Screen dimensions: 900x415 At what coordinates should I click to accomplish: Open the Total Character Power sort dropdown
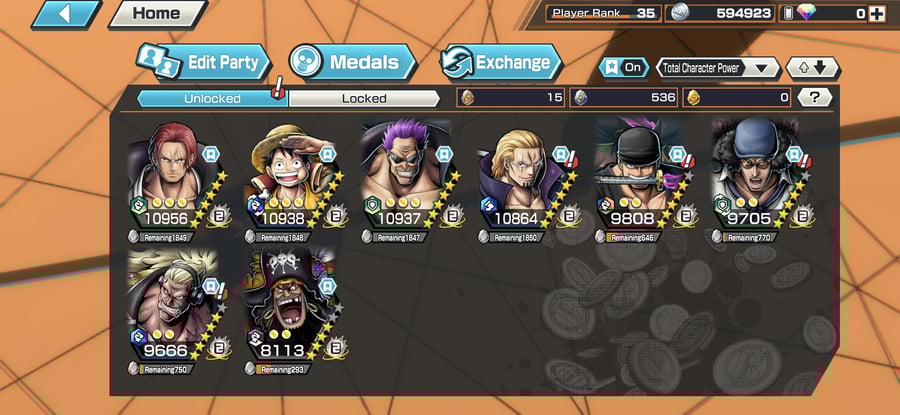coord(718,68)
